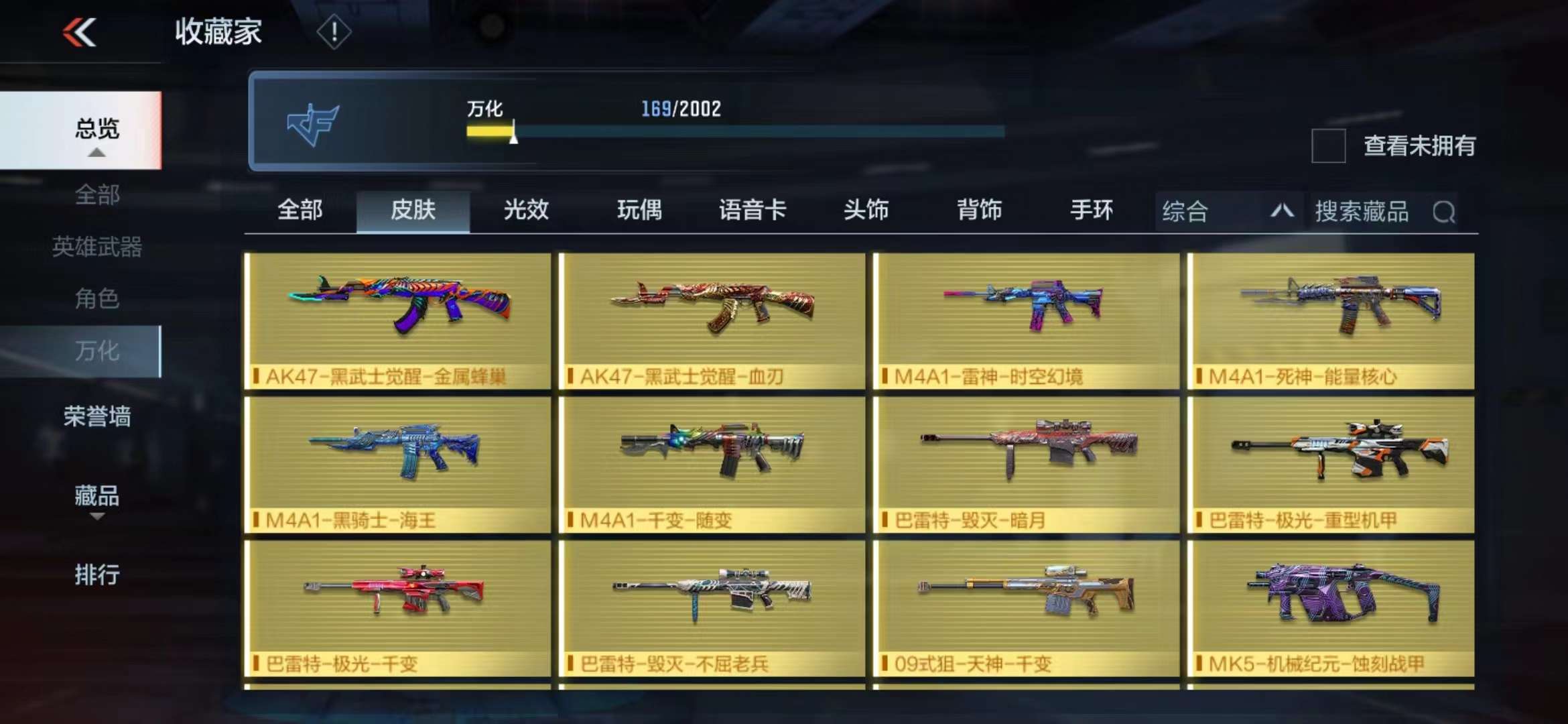1568x724 pixels.
Task: Switch to the 光效 tab
Action: click(x=526, y=210)
